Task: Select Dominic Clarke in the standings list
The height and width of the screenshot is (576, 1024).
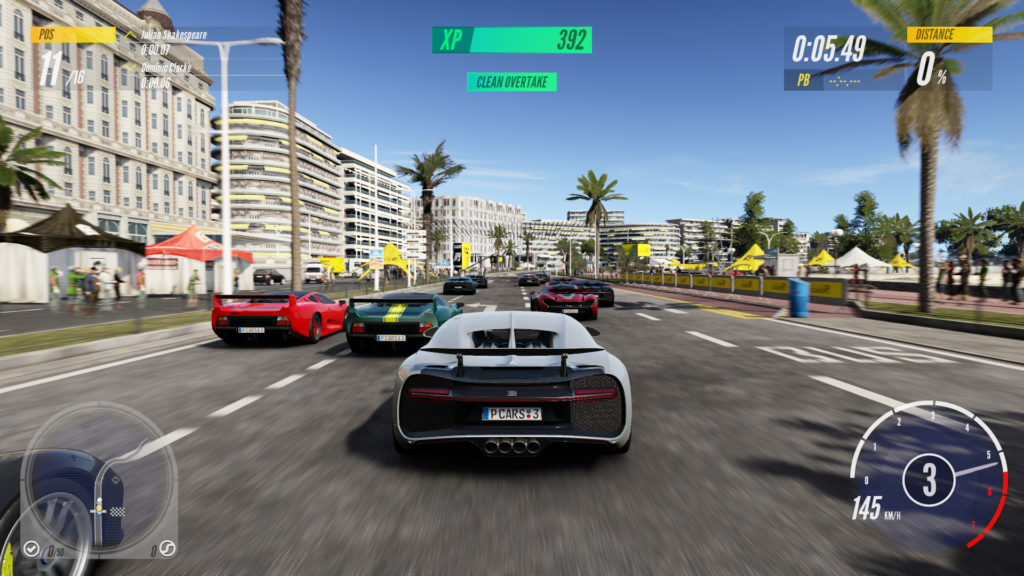Action: click(167, 69)
